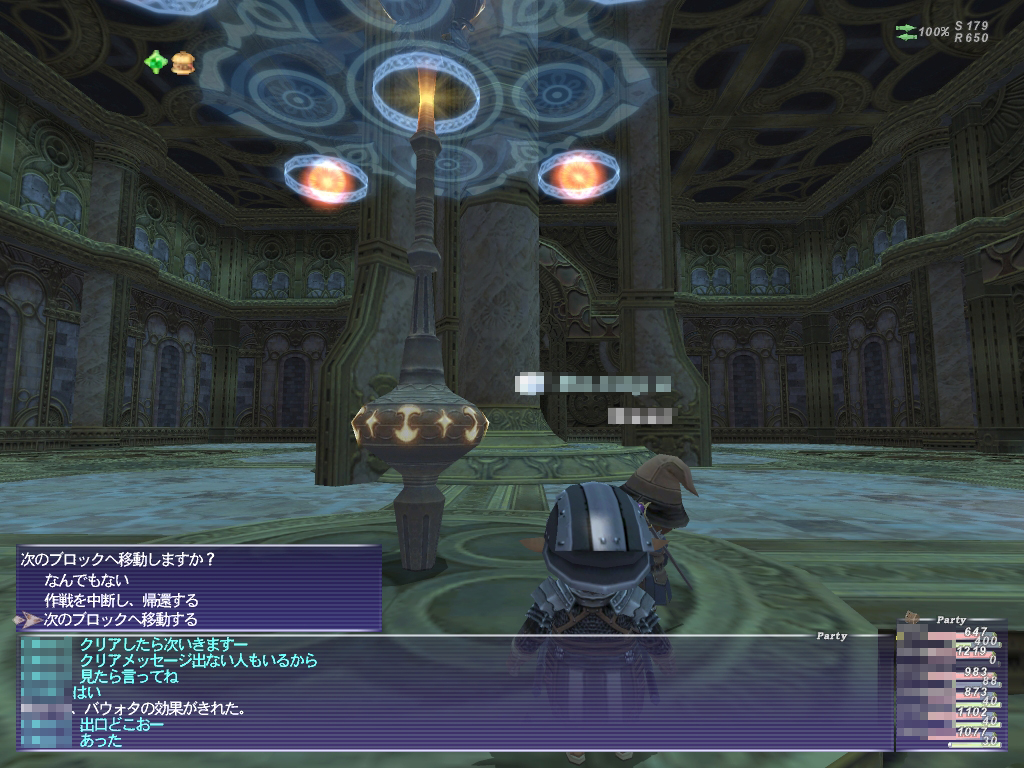
Task: Click the food burger status icon
Action: [182, 63]
